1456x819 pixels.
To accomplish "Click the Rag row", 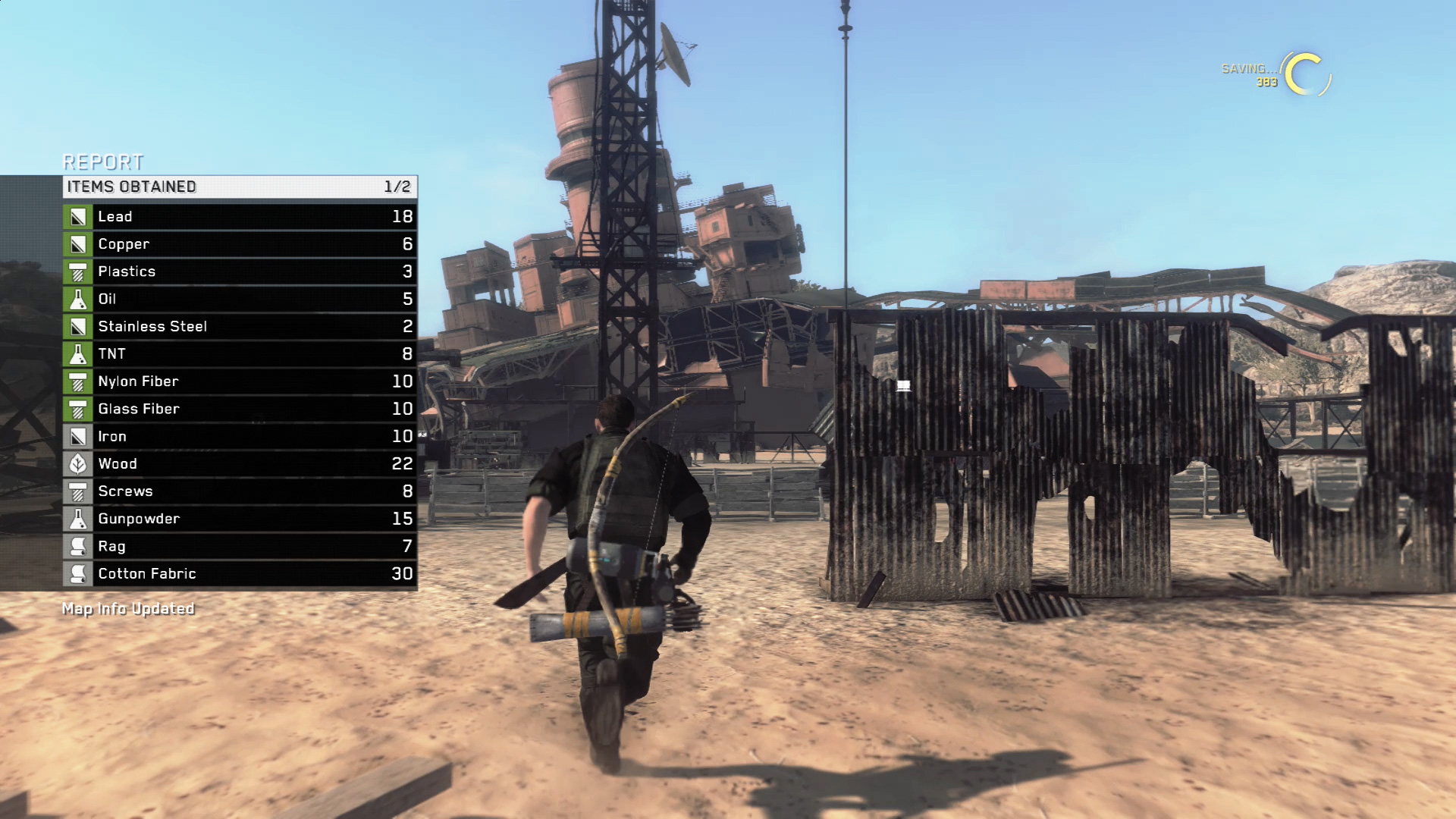I will point(240,547).
